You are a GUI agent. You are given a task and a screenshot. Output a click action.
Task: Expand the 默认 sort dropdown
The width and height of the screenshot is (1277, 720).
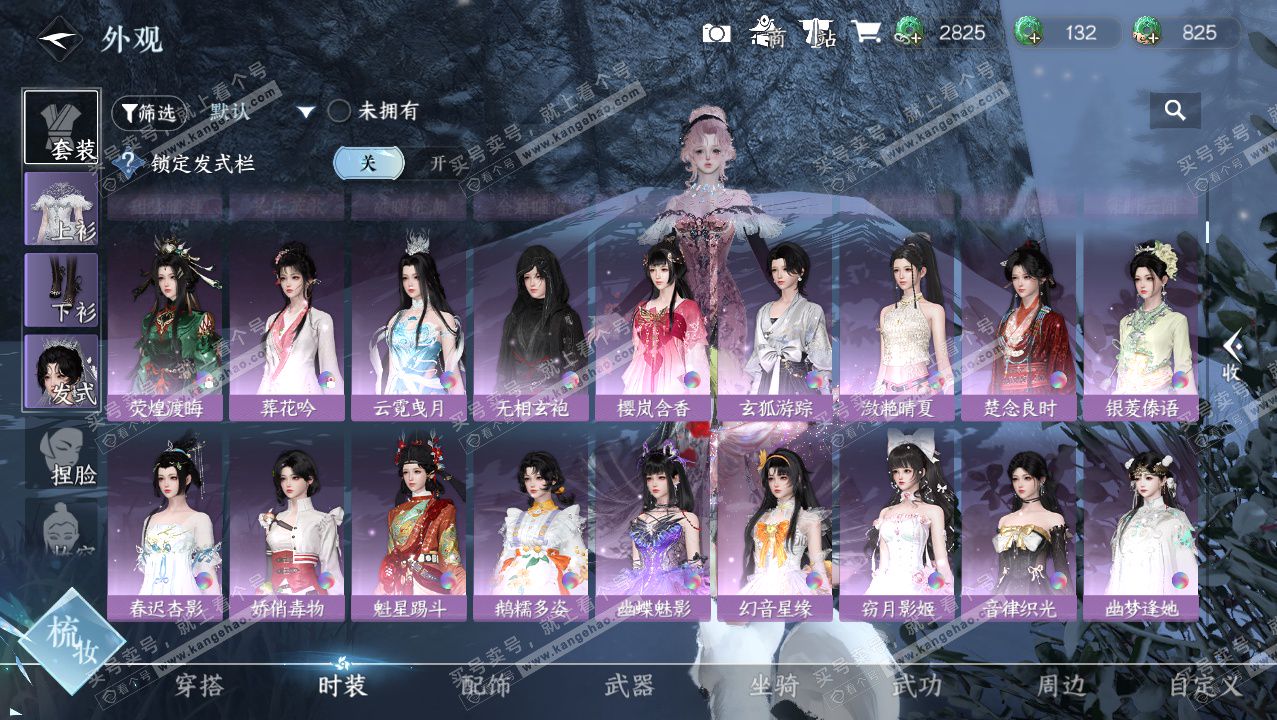[x=306, y=112]
